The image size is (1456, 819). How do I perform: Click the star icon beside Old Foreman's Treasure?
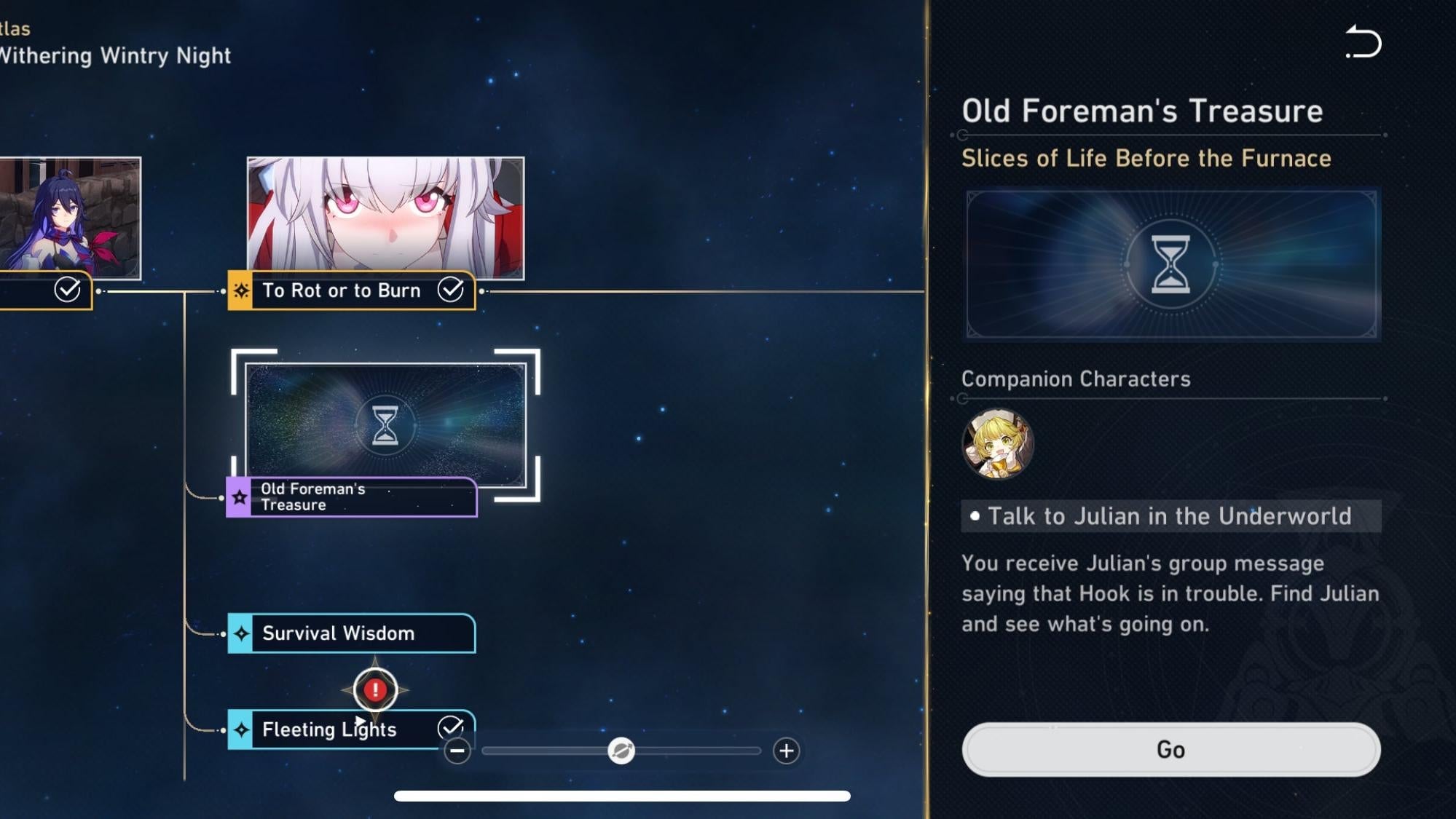(239, 498)
